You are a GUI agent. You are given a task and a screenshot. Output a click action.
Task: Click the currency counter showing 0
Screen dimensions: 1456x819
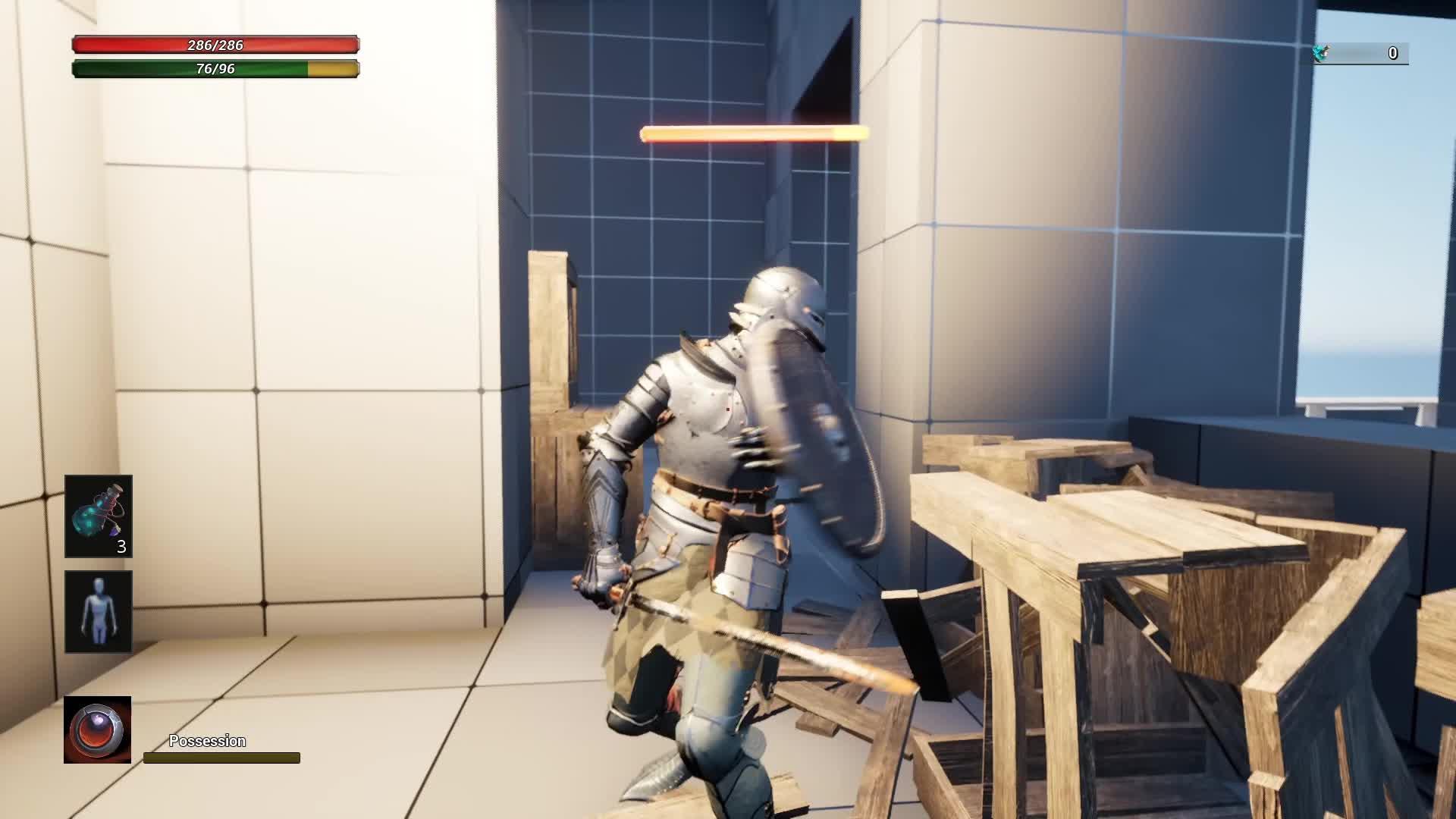(1392, 53)
